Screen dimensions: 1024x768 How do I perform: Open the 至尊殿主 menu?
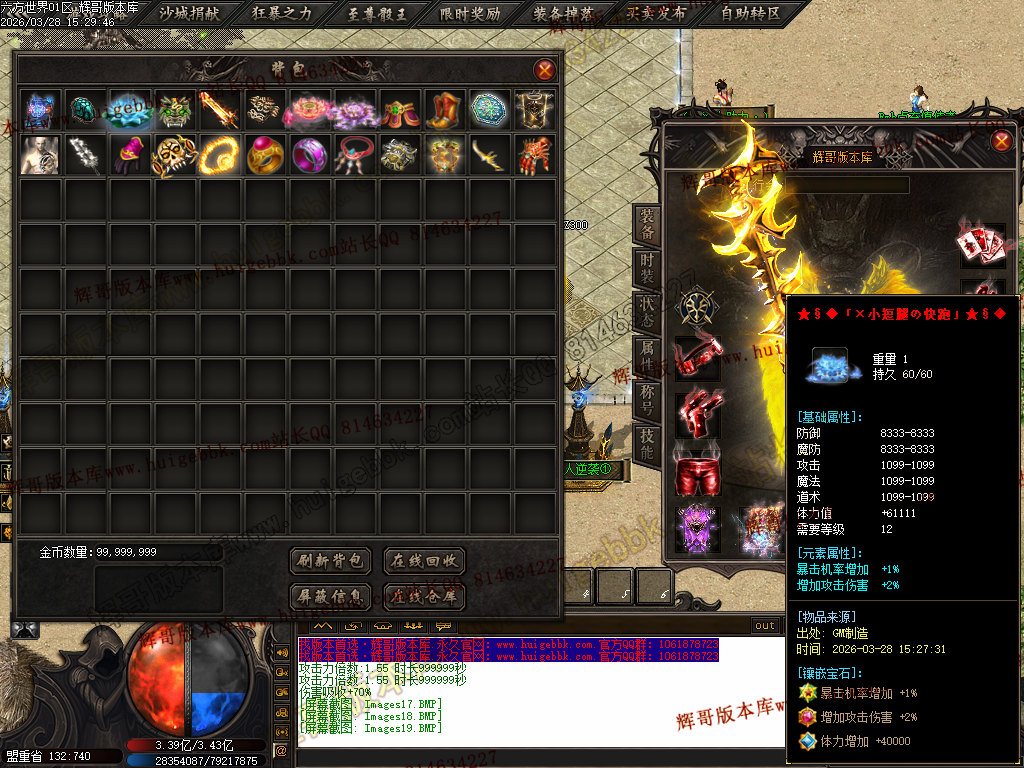[x=378, y=14]
